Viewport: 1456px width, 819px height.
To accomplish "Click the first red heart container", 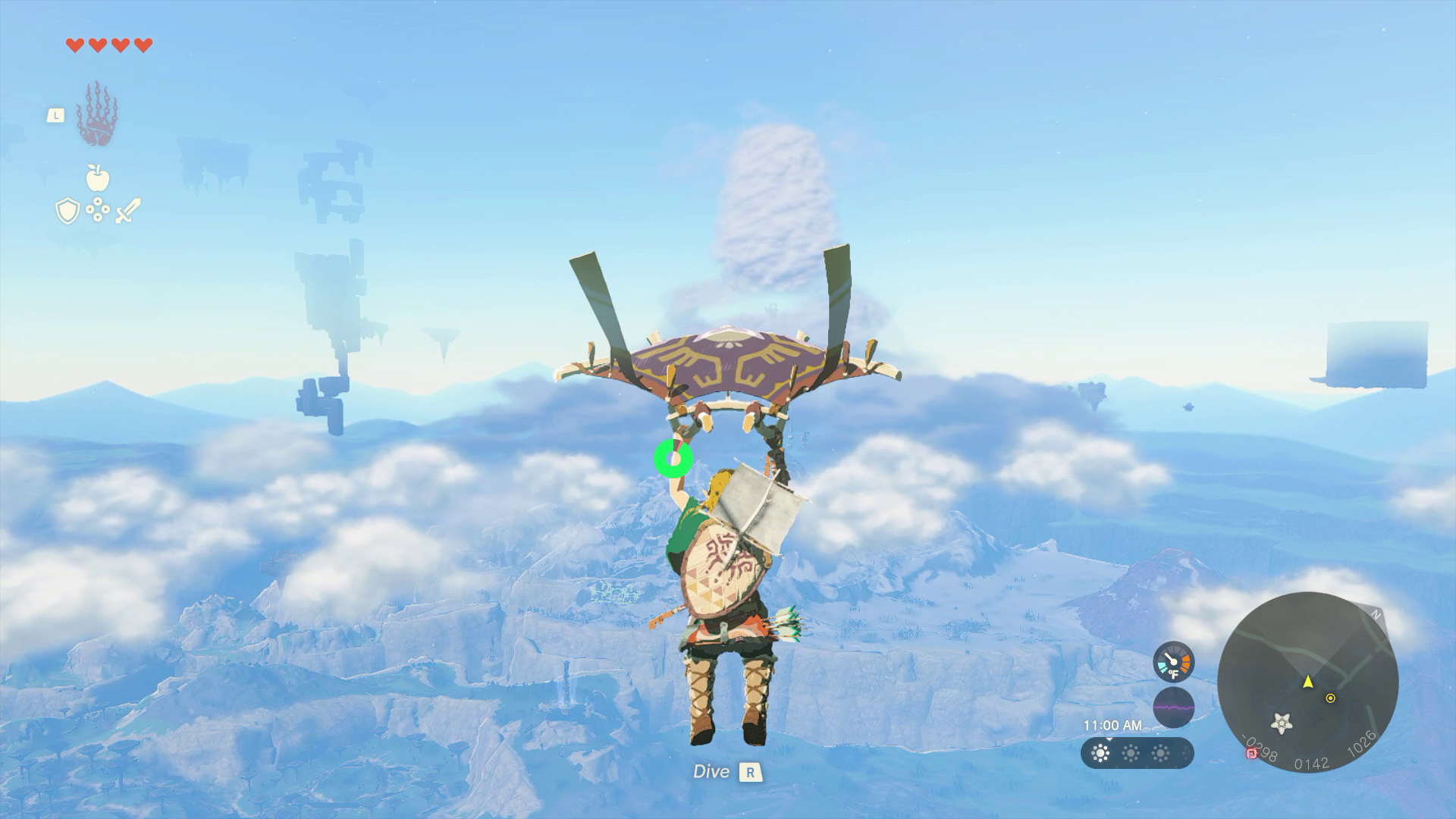I will coord(74,45).
